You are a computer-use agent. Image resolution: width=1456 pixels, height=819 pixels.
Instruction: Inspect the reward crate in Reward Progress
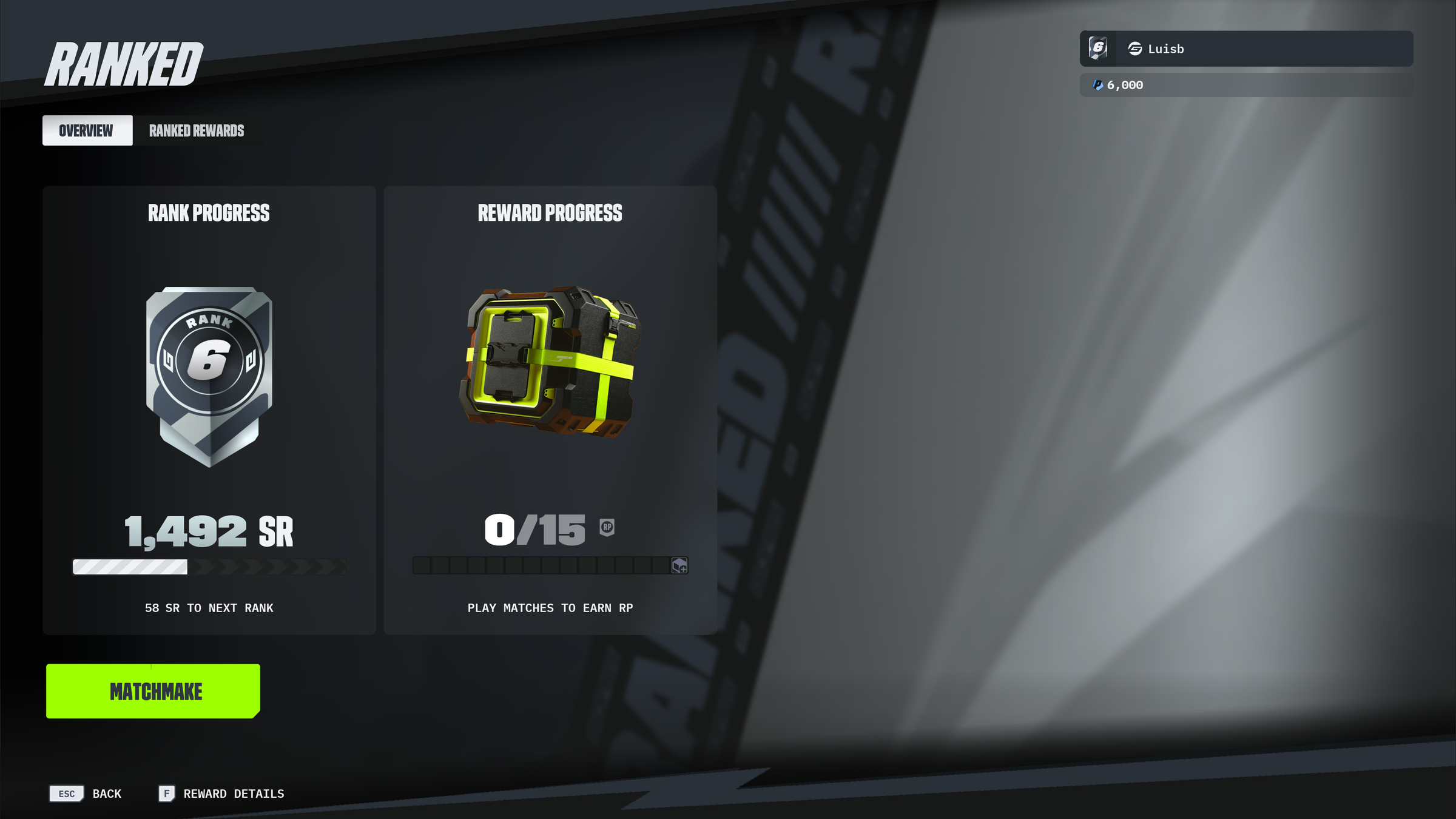click(x=550, y=362)
